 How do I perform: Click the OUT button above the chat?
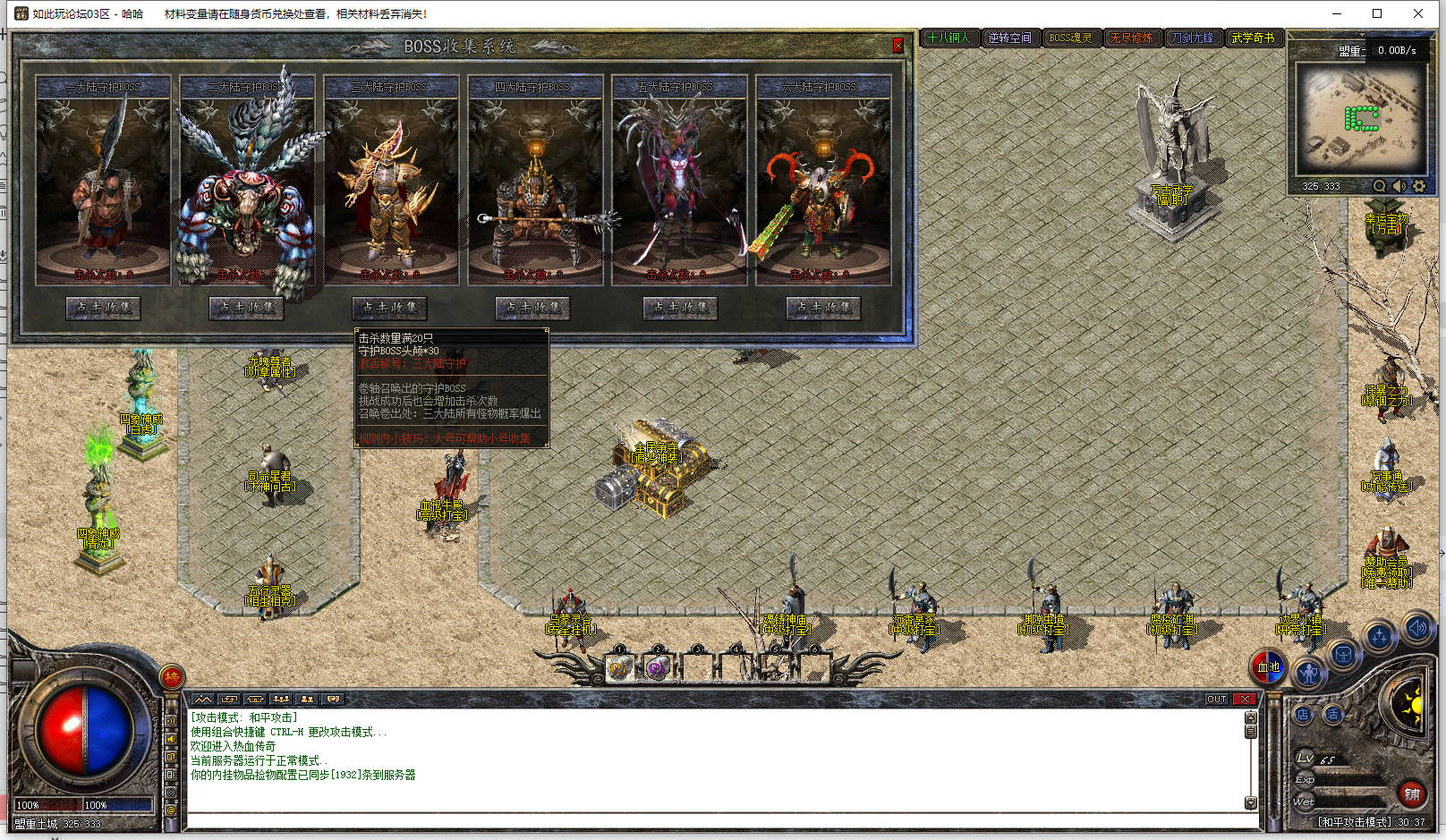(1217, 700)
